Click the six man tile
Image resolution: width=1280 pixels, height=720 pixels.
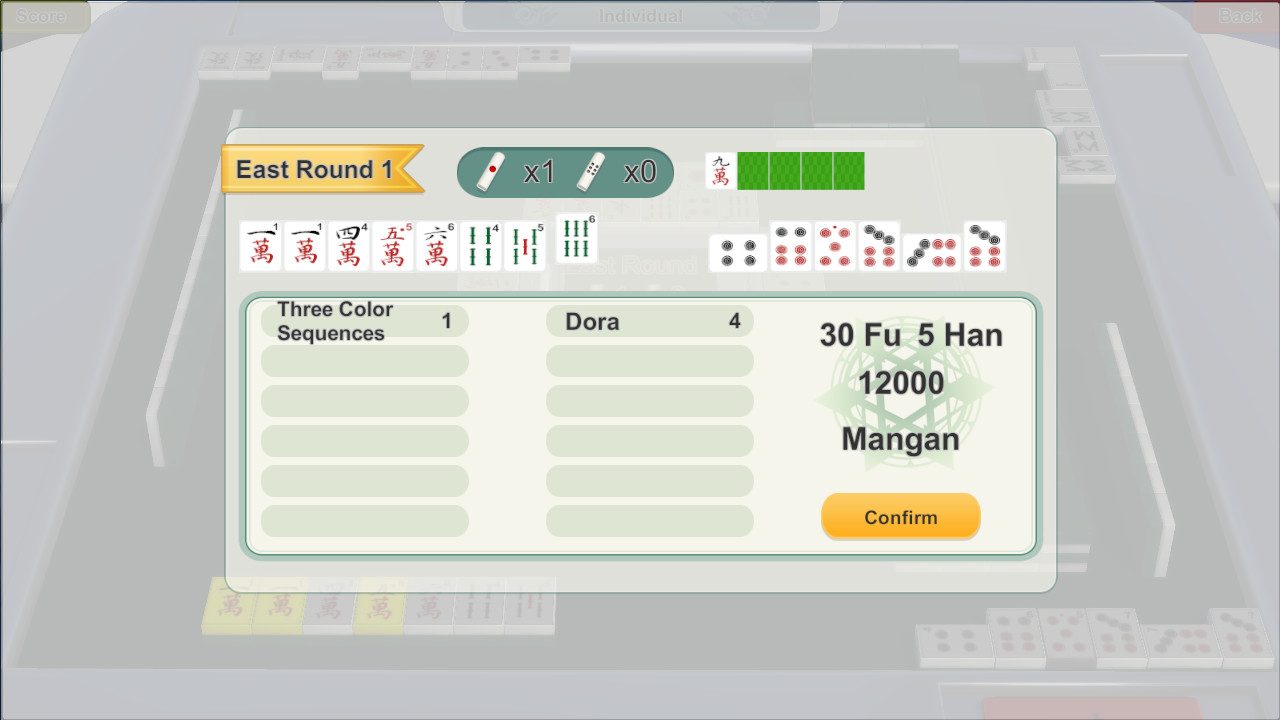[x=437, y=245]
